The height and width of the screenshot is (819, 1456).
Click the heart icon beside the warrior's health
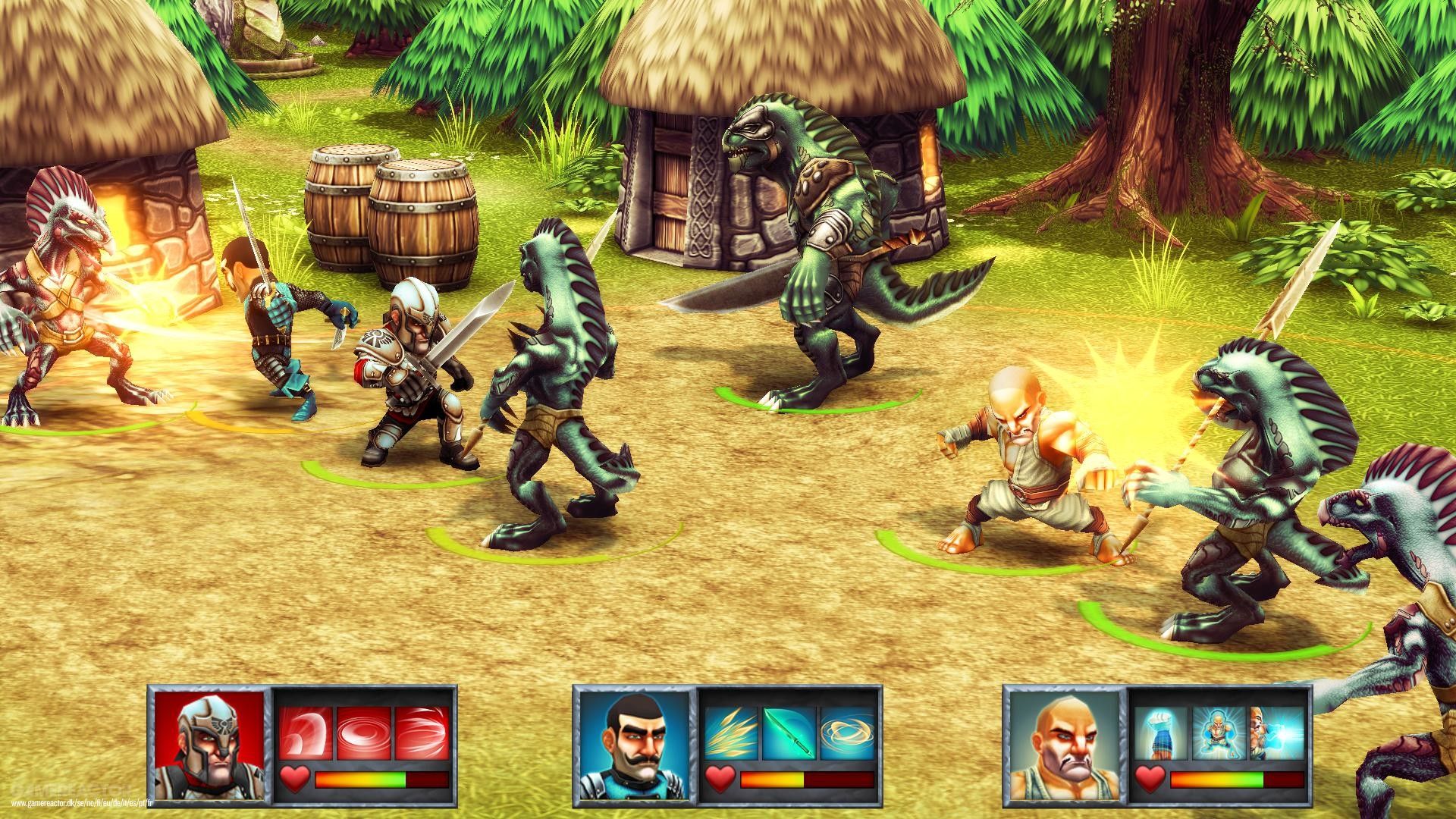[x=294, y=777]
